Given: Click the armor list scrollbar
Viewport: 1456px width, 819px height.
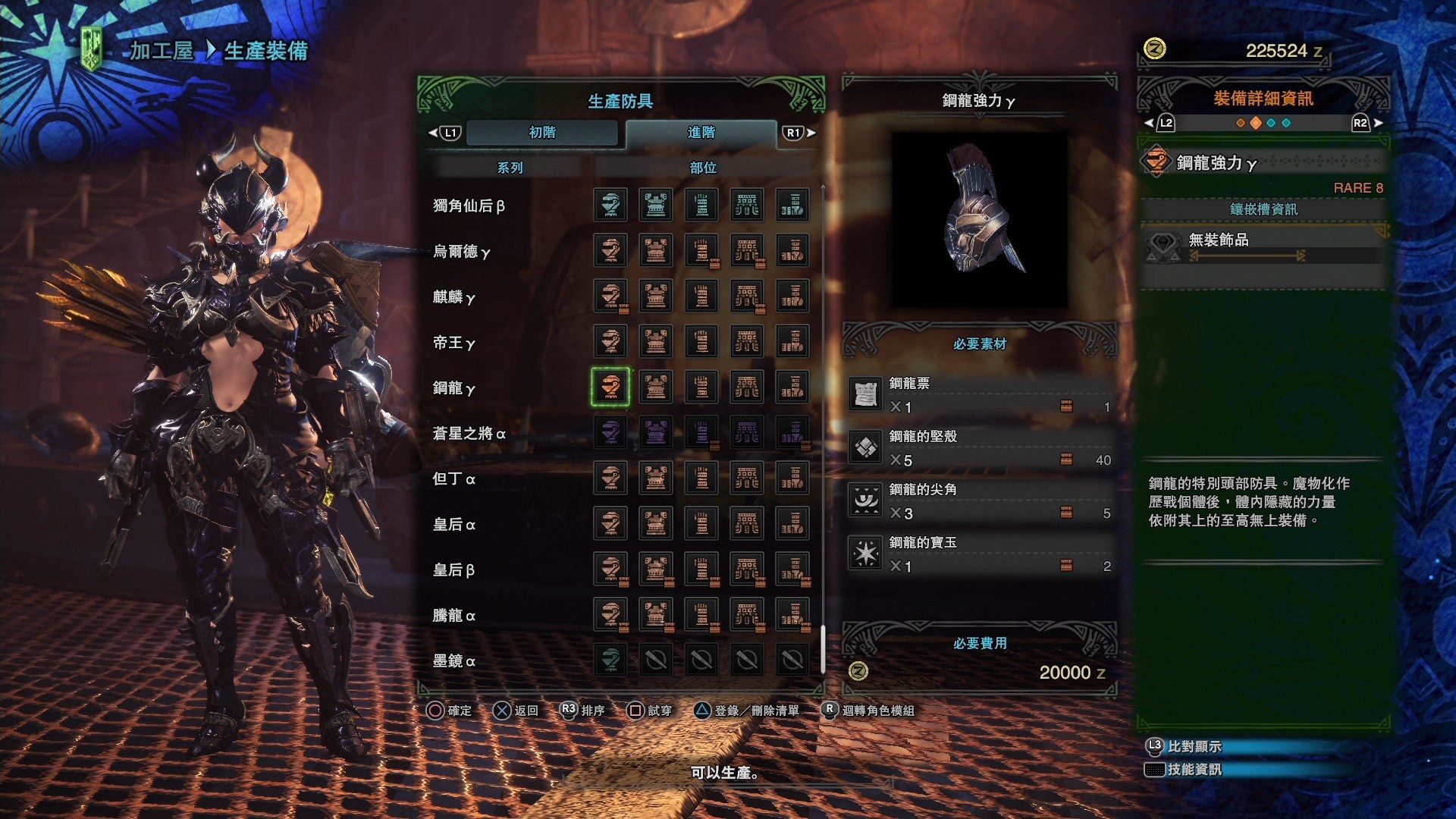Looking at the screenshot, I should 823,649.
